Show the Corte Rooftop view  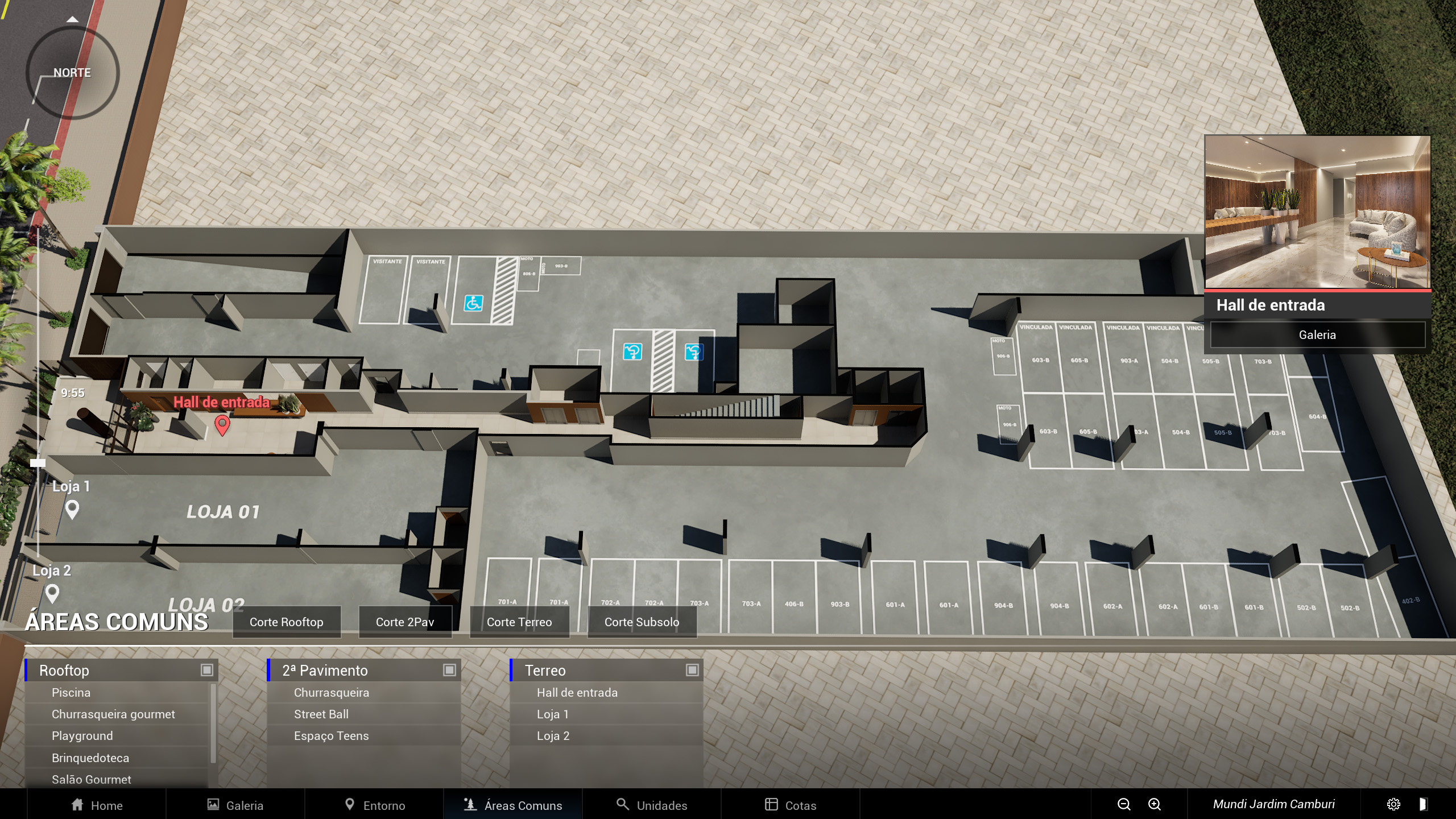click(x=287, y=622)
